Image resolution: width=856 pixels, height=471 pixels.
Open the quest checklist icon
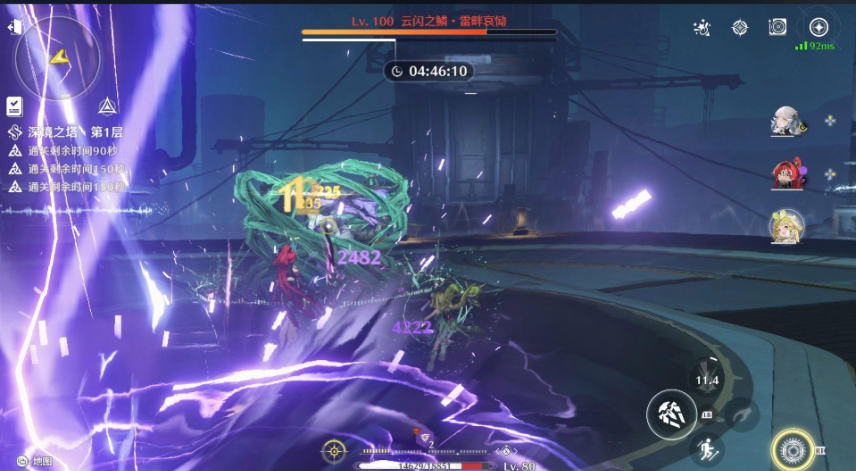15,105
